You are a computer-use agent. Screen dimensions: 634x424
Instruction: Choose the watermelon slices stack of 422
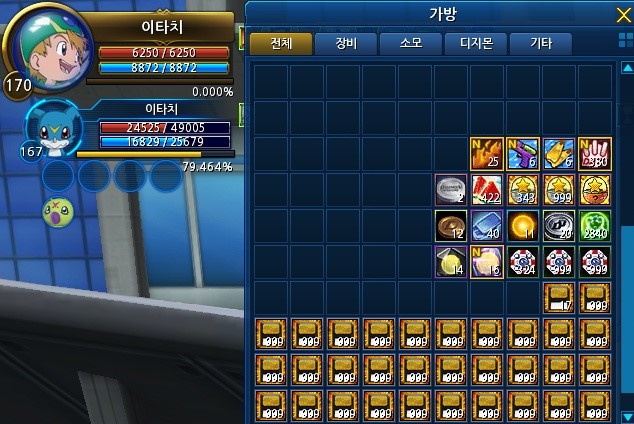pos(486,189)
